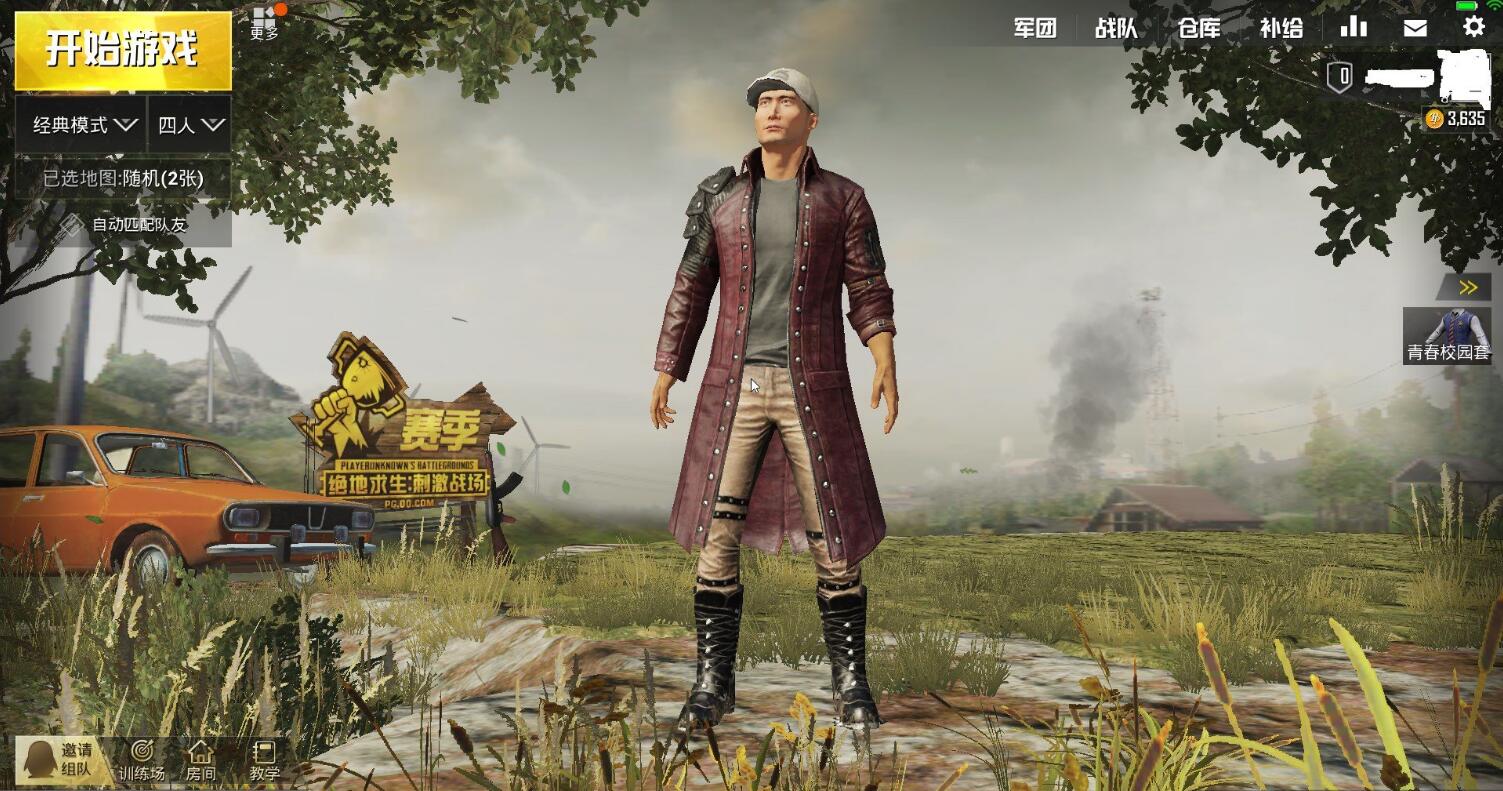
Task: Open the 四人 squad size dropdown
Action: tap(190, 125)
